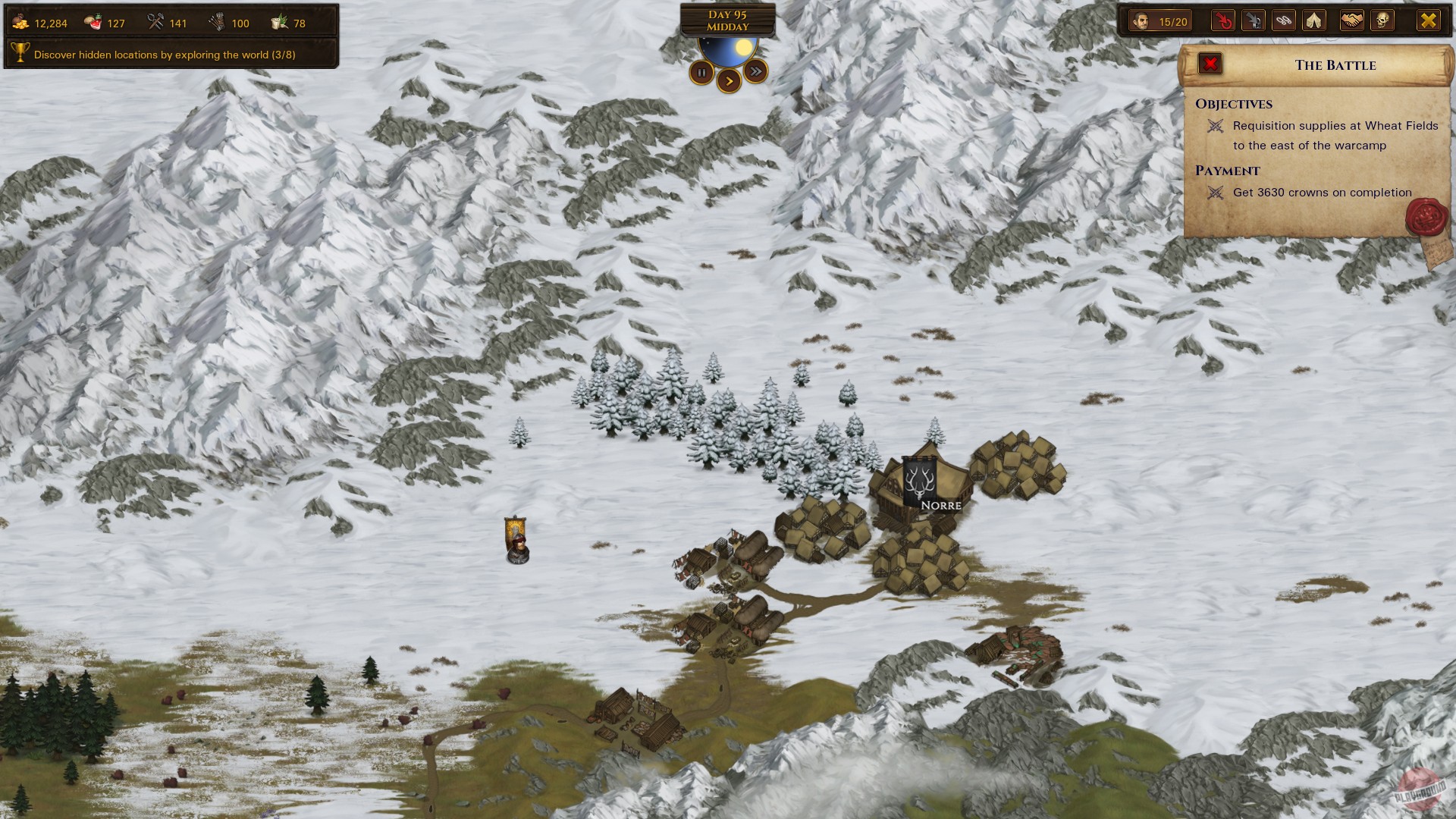1456x819 pixels.
Task: Open the travel footsteps icon
Action: [1283, 20]
